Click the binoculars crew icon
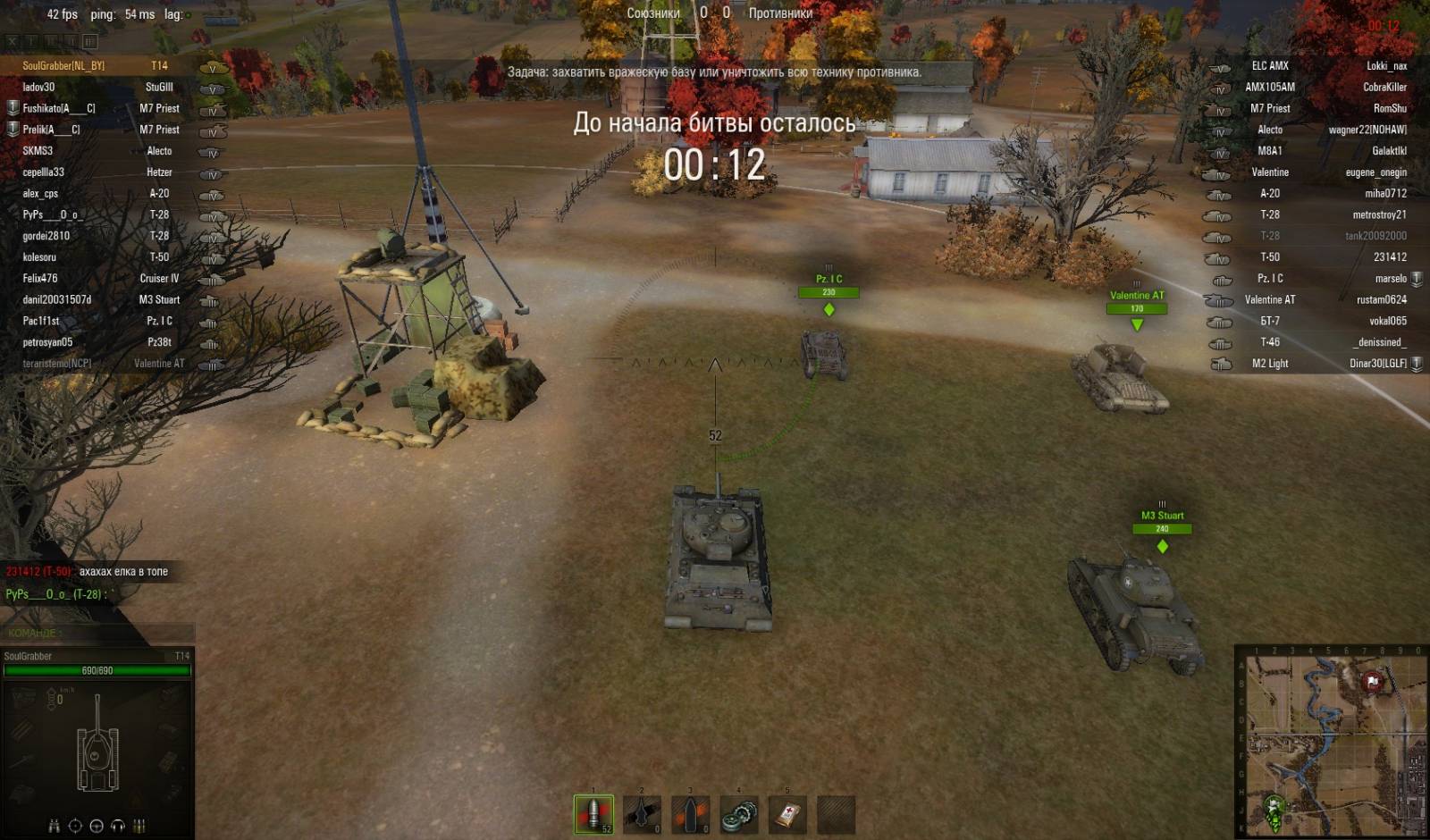 54,826
